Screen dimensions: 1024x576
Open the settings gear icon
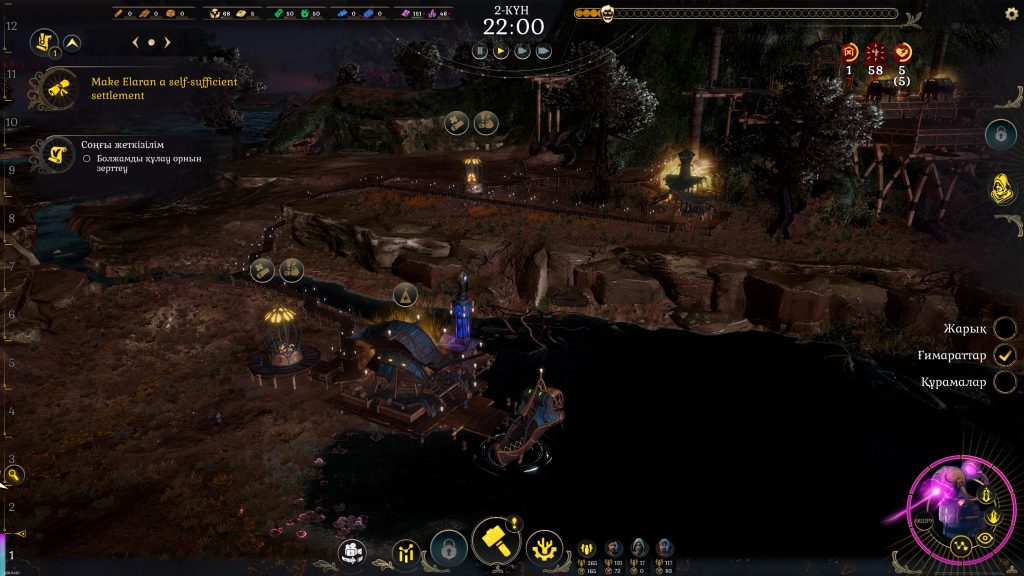point(1011,13)
